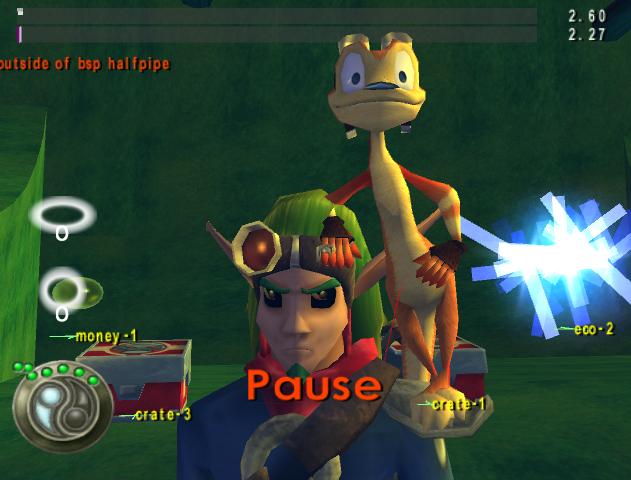Click the round health and eco meter
Image resolution: width=631 pixels, height=480 pixels.
click(61, 405)
